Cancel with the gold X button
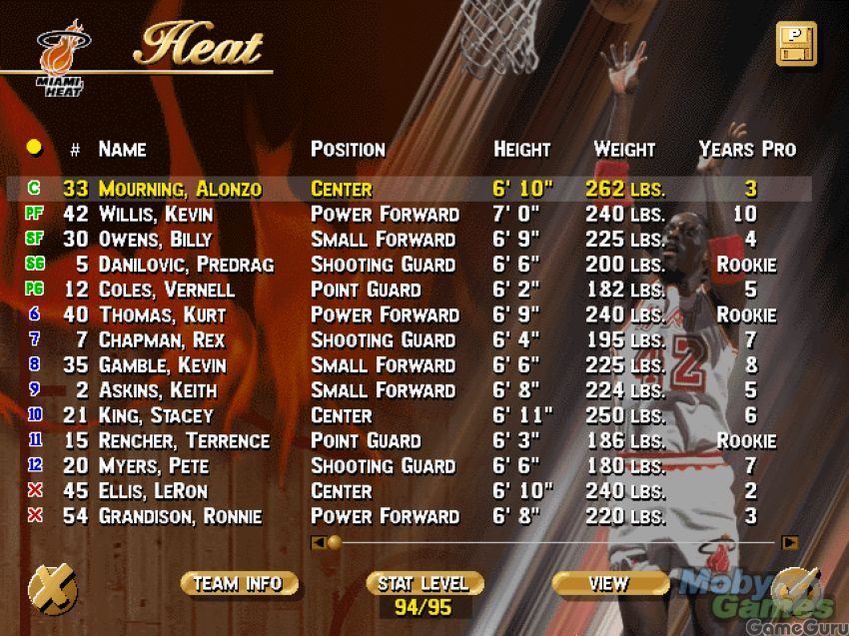 pyautogui.click(x=52, y=589)
